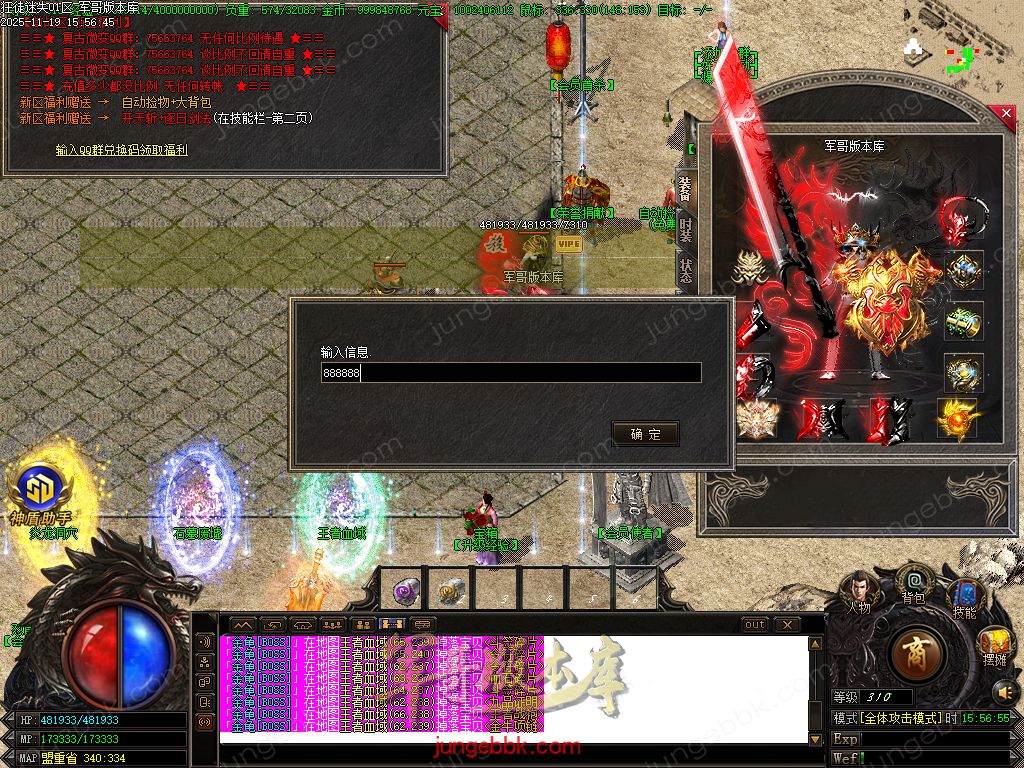Switch to the 状态 status tab

coord(686,272)
